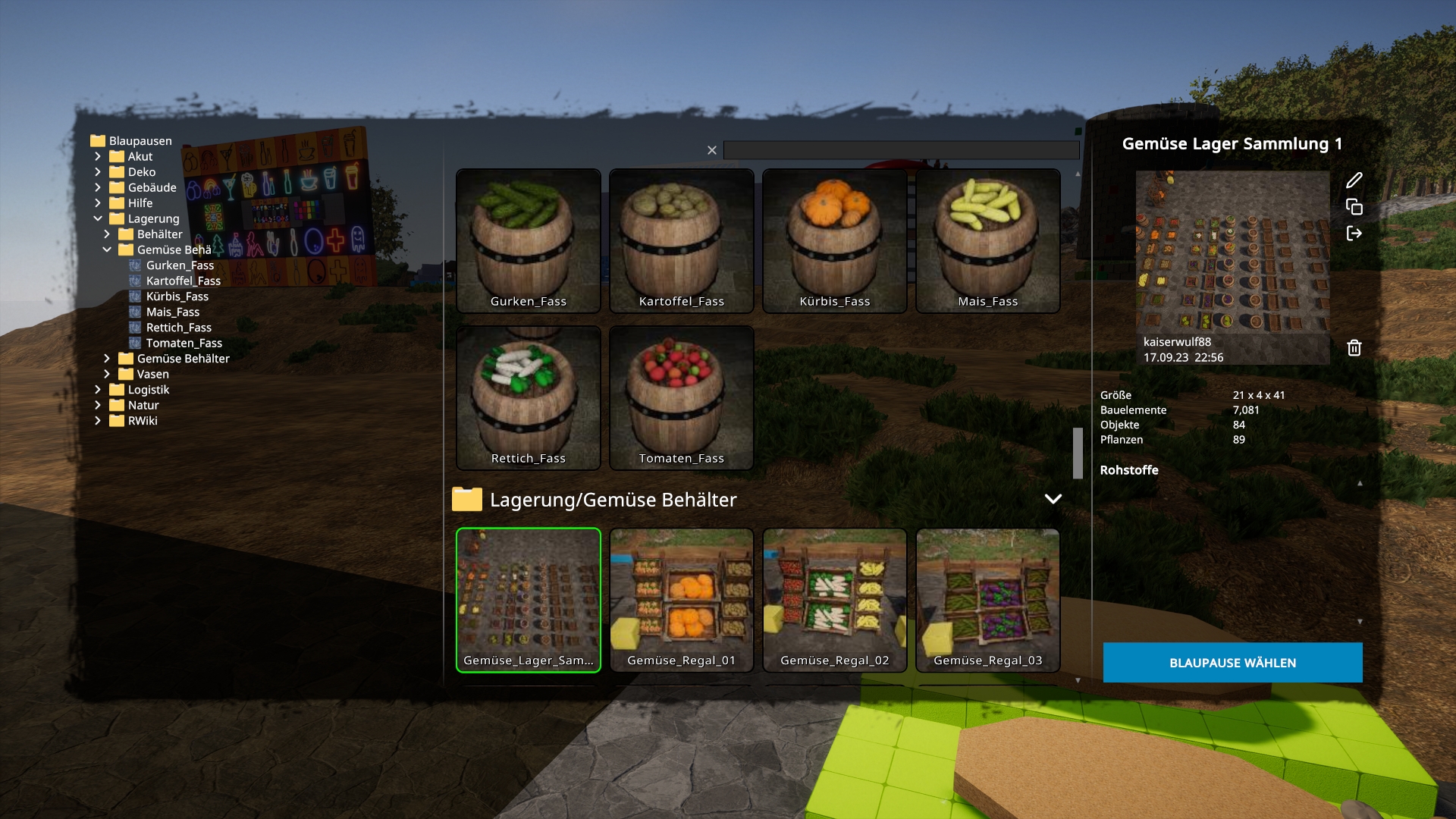1456x819 pixels.
Task: Open the Natur folder
Action: point(143,406)
